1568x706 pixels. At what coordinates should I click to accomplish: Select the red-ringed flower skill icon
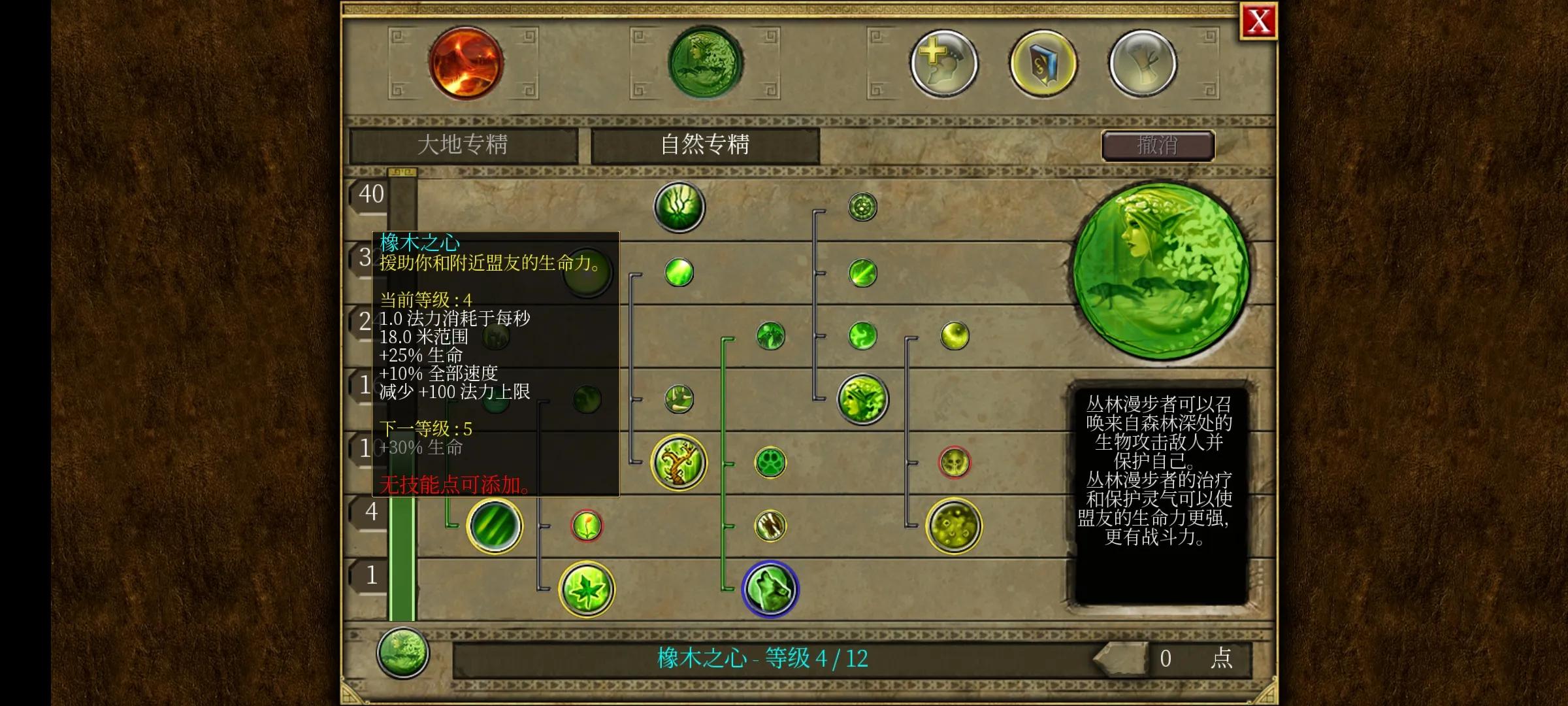tap(587, 527)
